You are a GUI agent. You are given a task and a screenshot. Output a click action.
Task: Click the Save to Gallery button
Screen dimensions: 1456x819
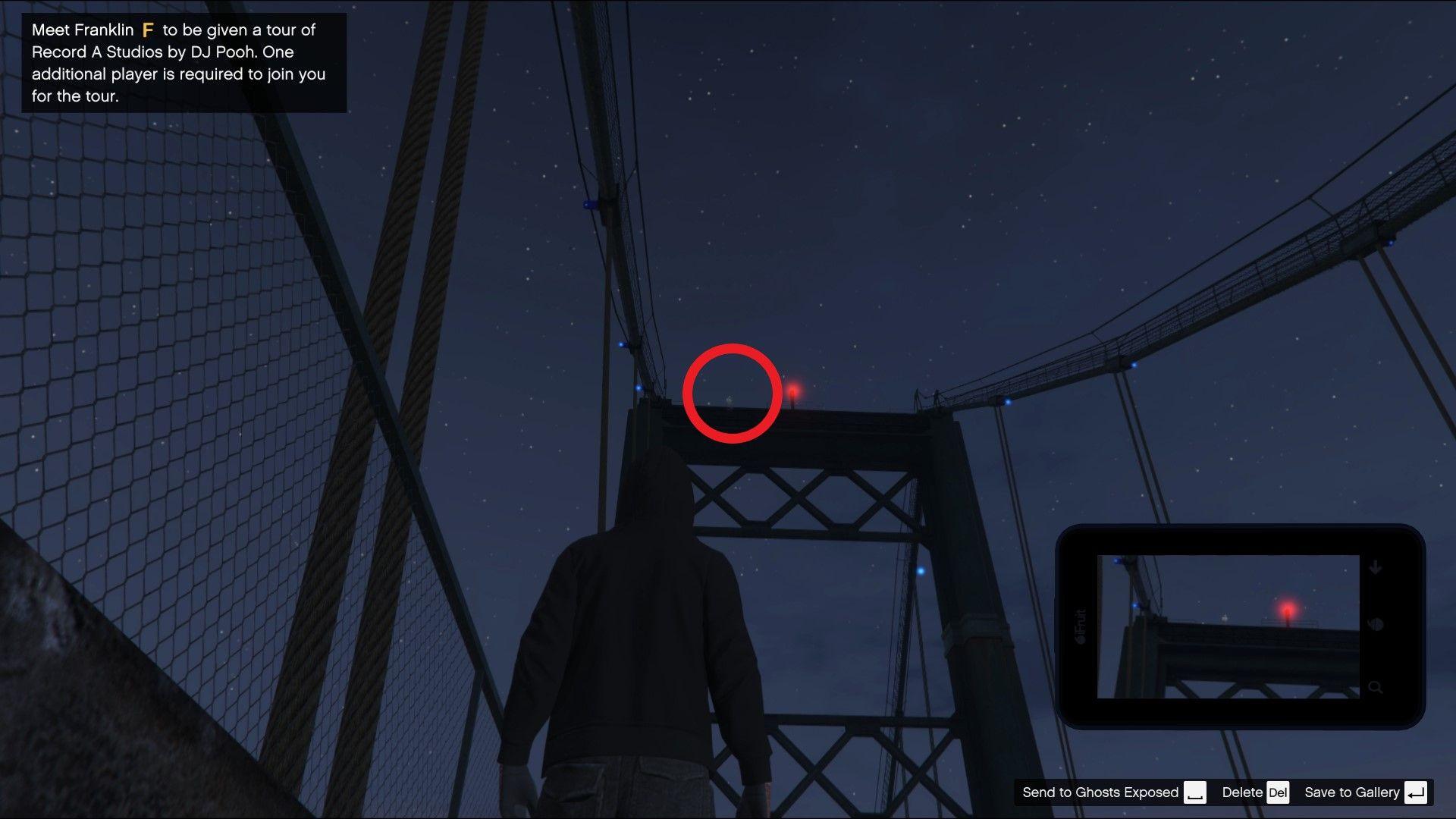(1353, 792)
